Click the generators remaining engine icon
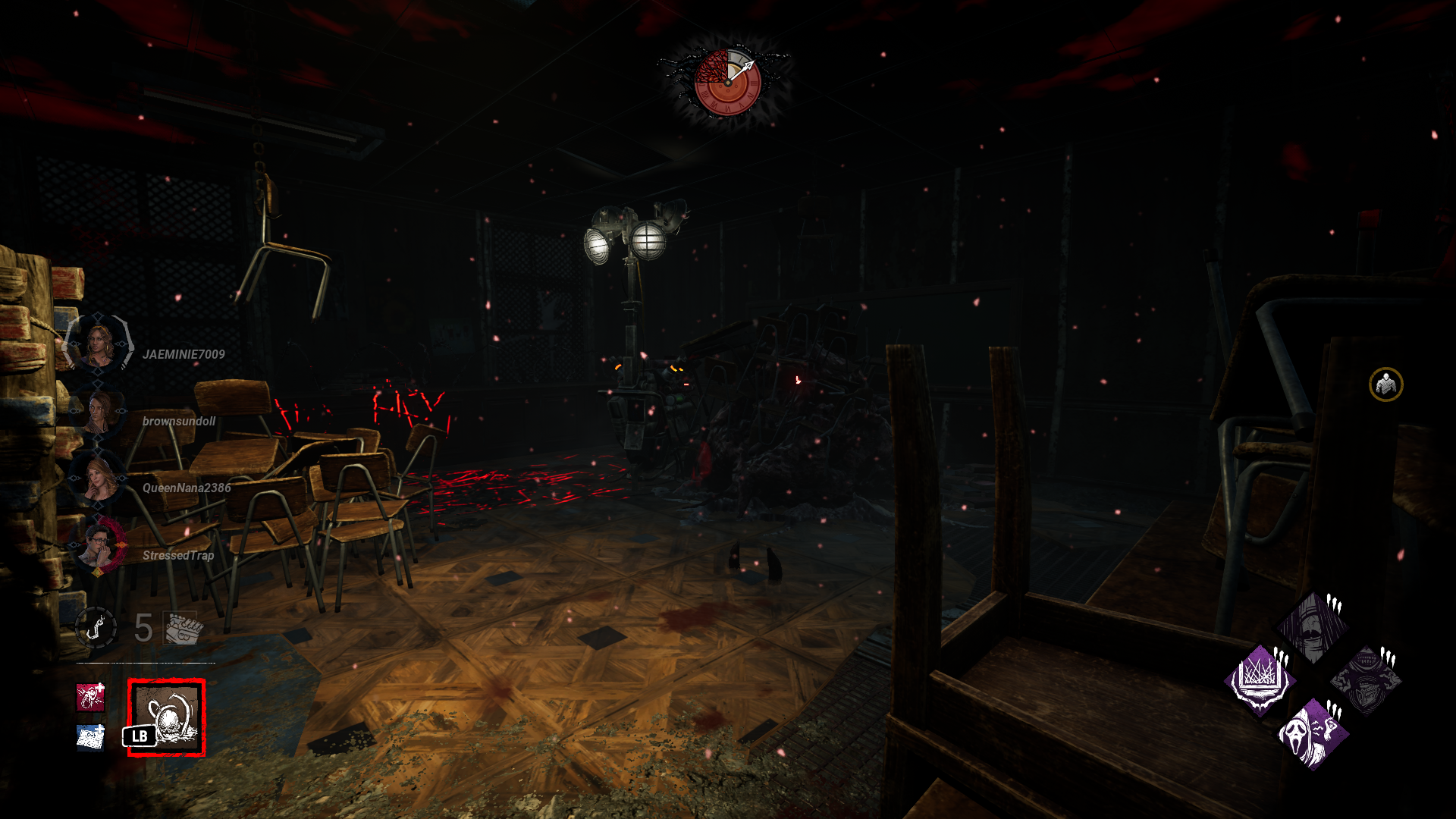This screenshot has width=1456, height=819. (x=183, y=628)
